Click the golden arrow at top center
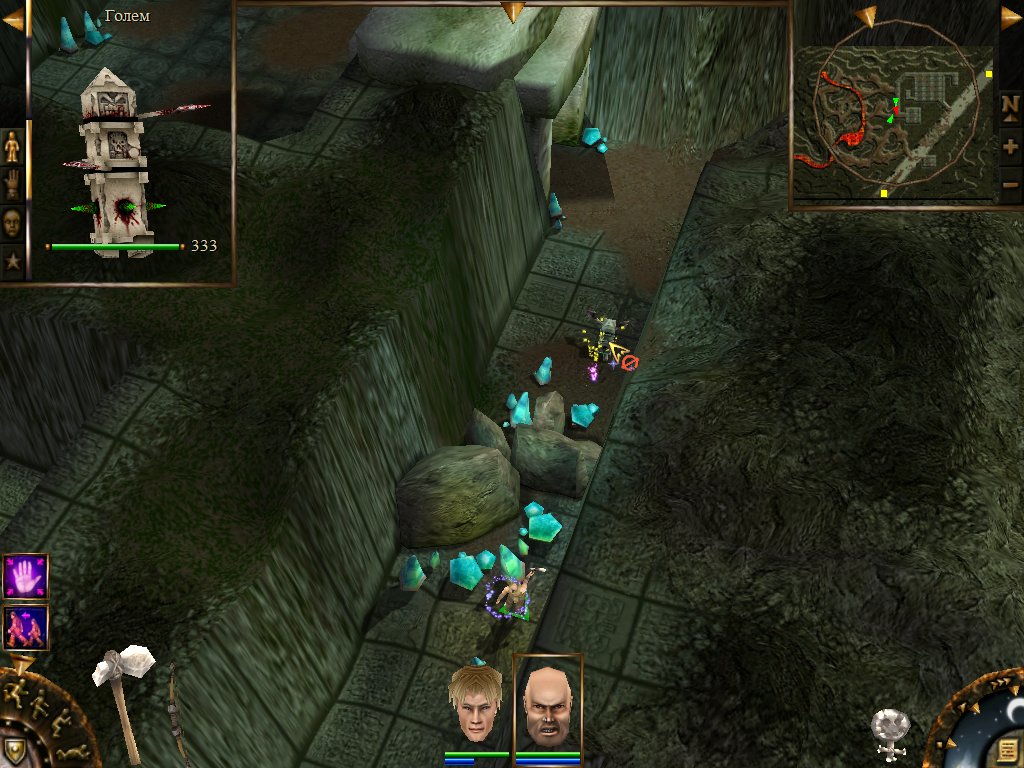This screenshot has width=1024, height=768. pos(512,11)
